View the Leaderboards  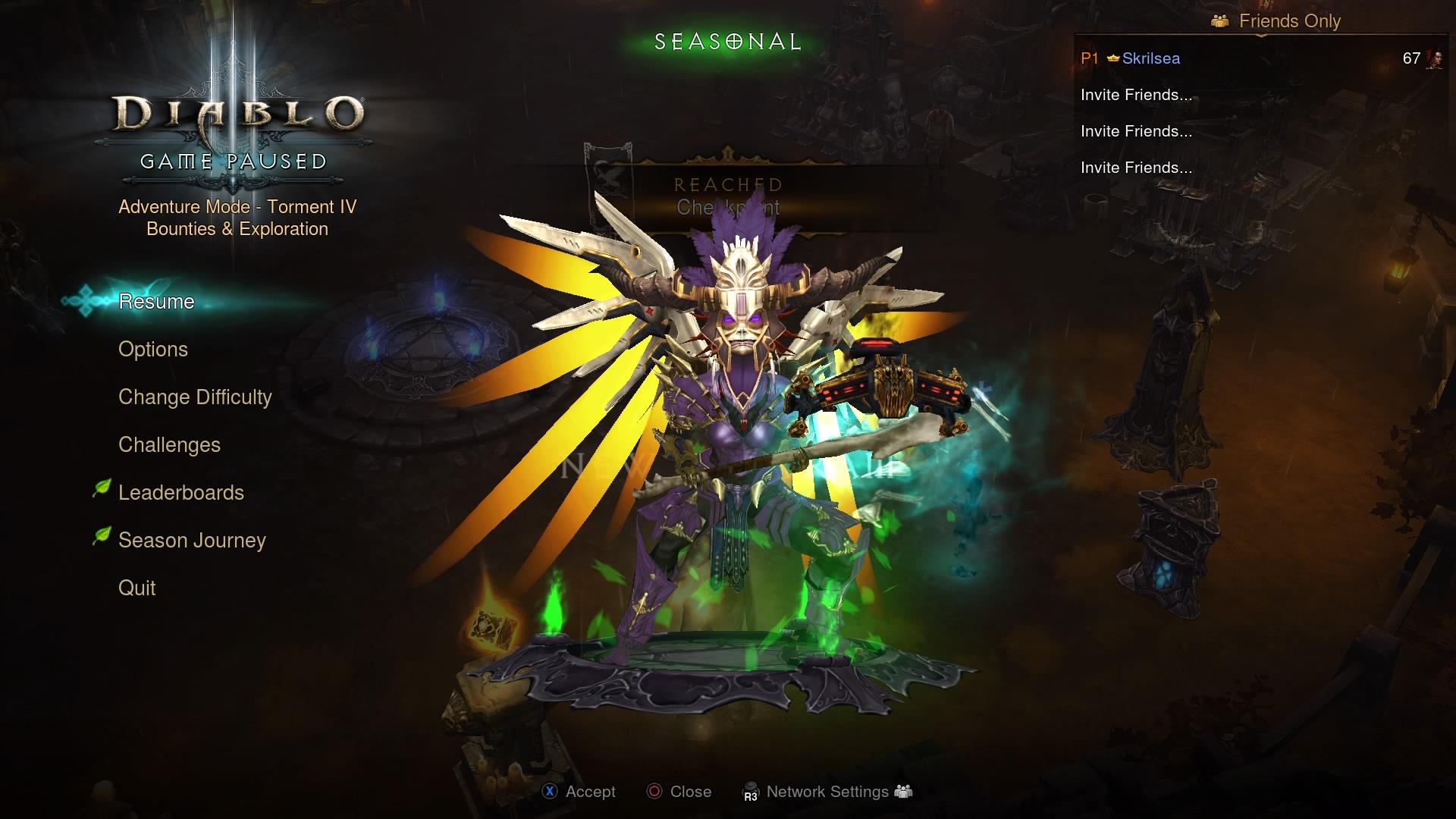click(181, 493)
